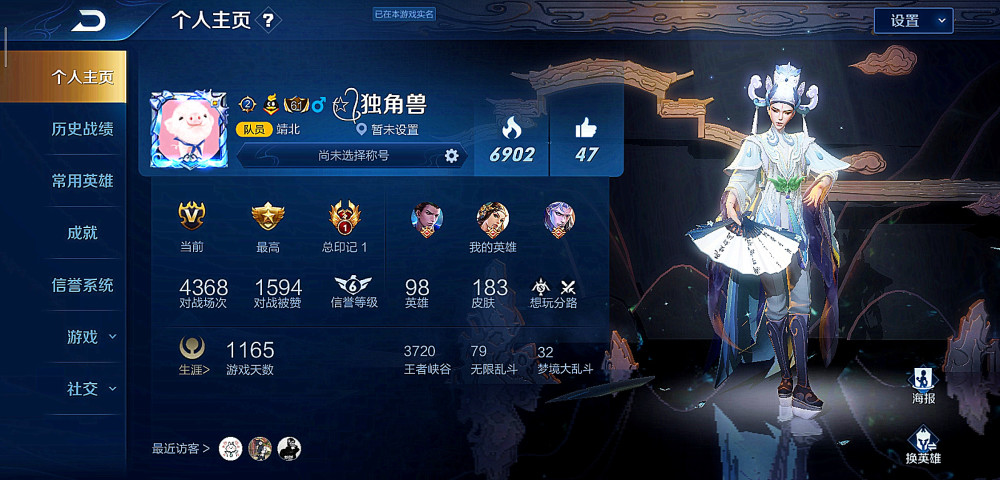Open title settings gear icon

451,155
